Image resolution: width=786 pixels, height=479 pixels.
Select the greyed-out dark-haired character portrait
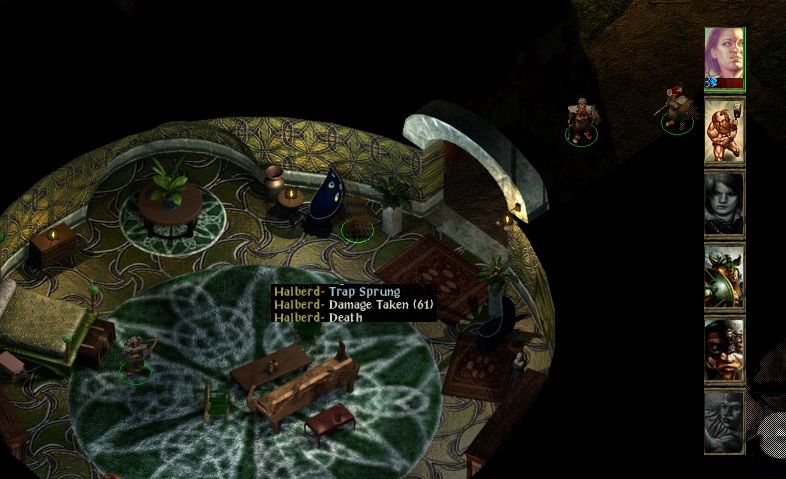(x=724, y=203)
